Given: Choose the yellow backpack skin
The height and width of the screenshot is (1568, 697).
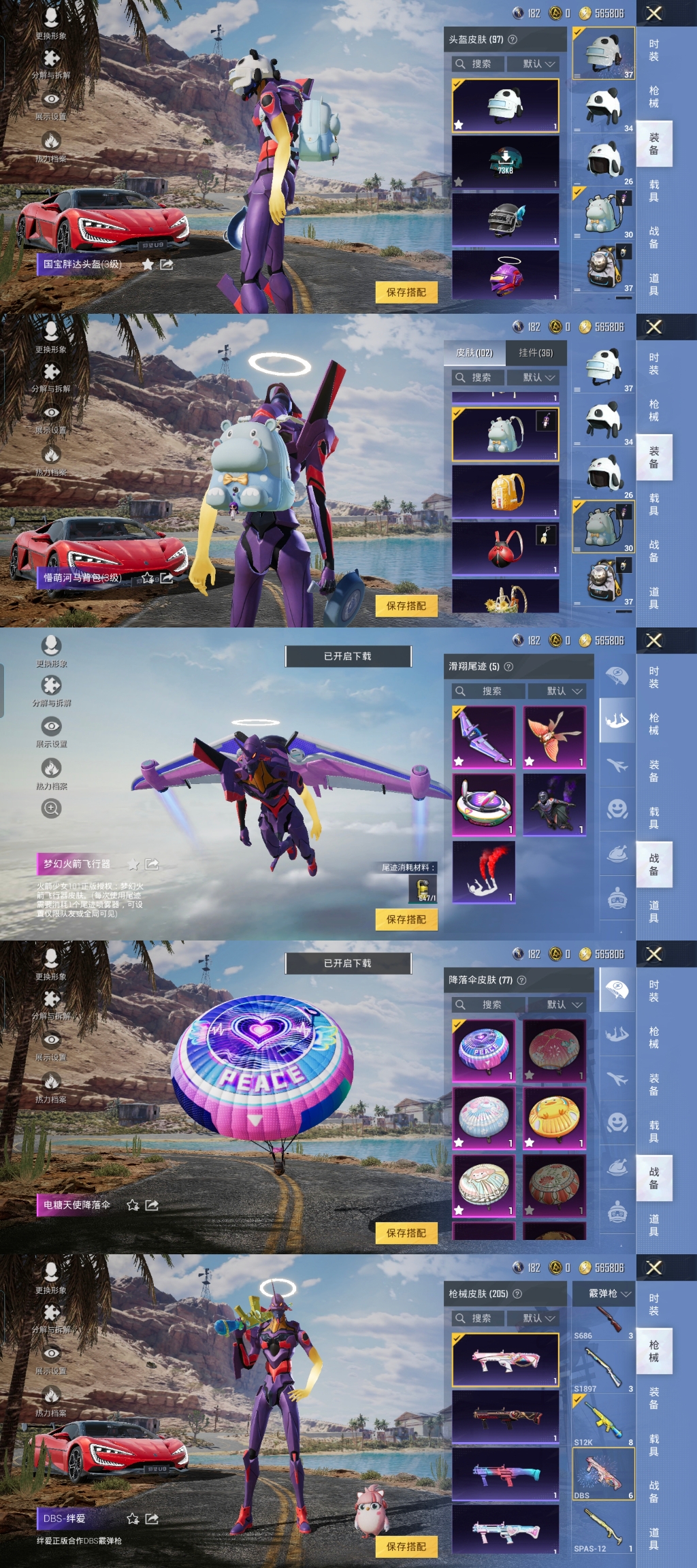Looking at the screenshot, I should 505,491.
